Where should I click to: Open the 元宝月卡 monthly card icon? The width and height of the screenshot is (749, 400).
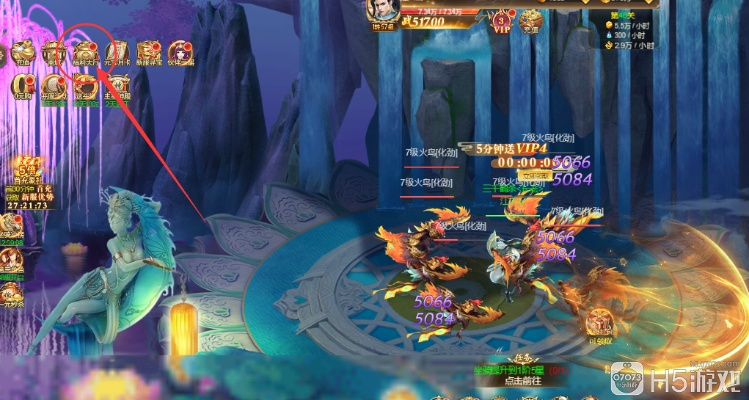pos(117,52)
